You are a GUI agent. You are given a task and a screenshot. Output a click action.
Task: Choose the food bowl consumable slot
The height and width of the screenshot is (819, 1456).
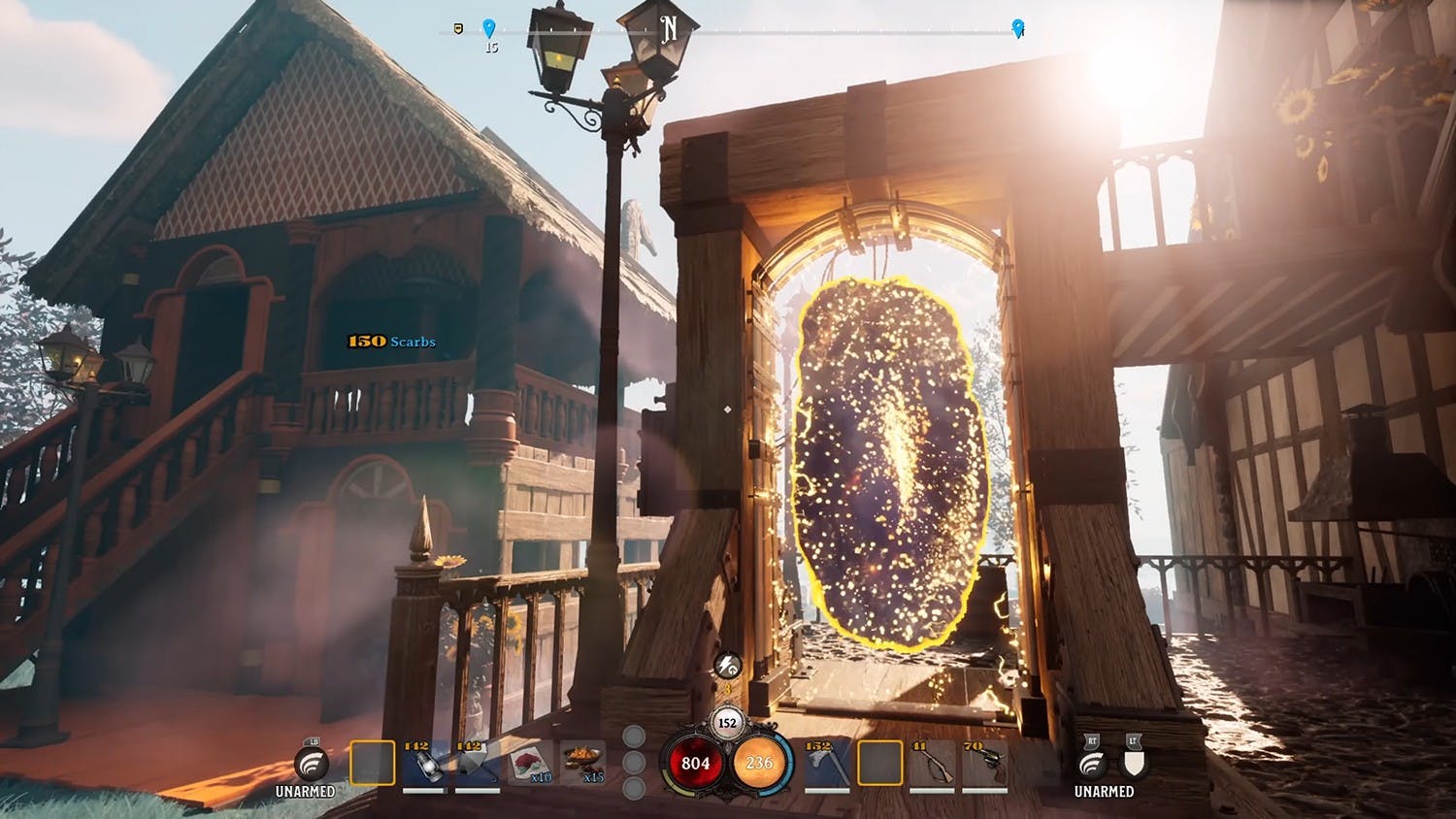582,764
